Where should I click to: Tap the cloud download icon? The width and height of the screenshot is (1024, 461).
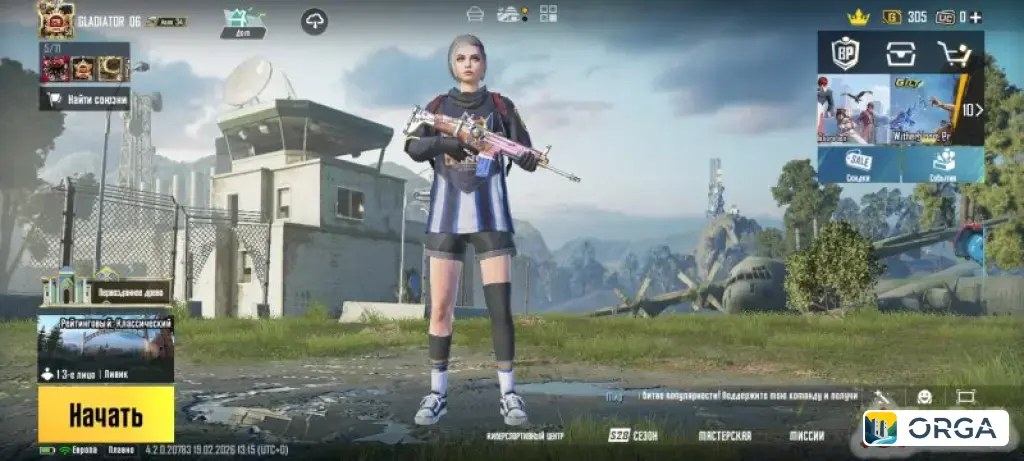click(314, 21)
